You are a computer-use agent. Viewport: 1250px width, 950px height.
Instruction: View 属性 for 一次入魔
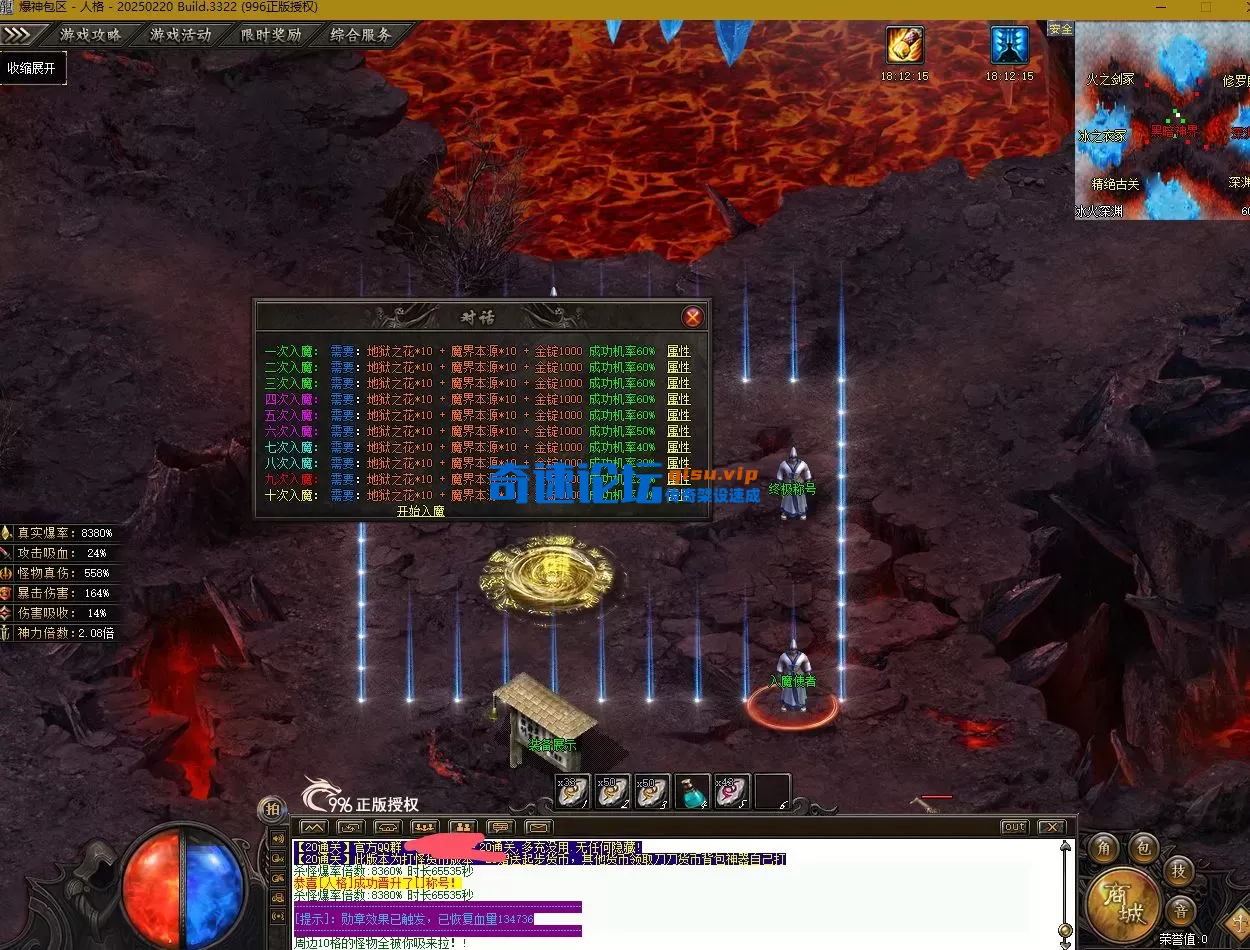679,351
